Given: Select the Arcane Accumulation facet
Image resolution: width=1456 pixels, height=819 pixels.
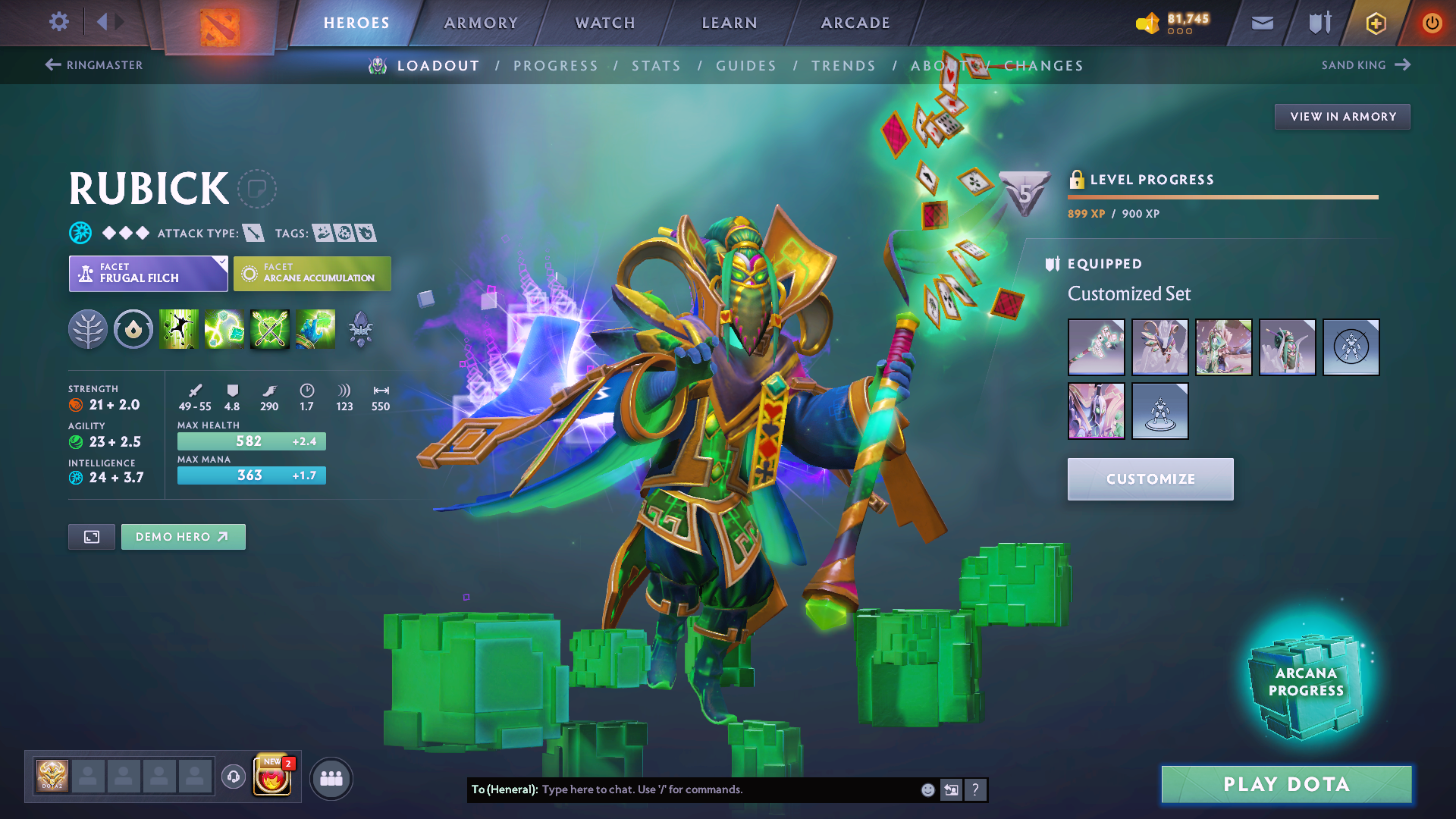Looking at the screenshot, I should [x=312, y=273].
